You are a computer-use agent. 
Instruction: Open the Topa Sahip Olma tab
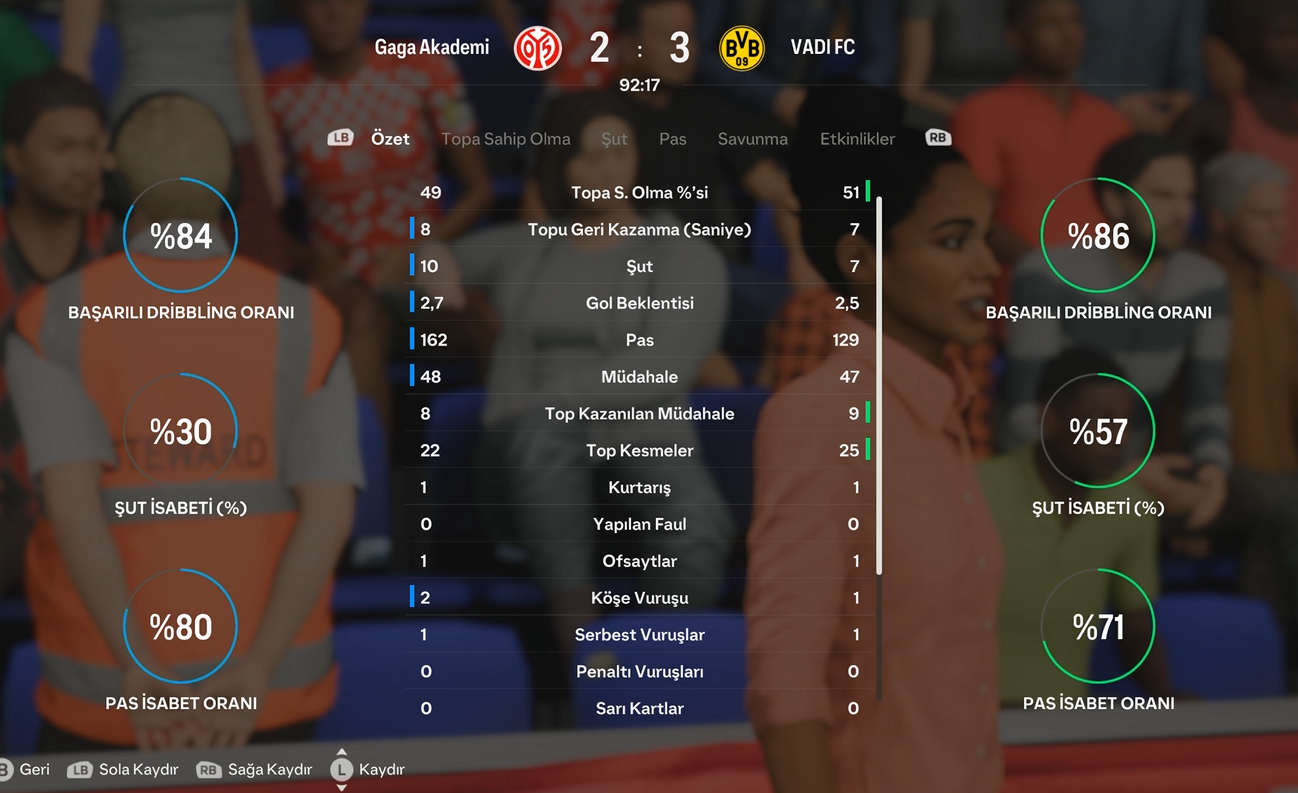click(x=505, y=139)
